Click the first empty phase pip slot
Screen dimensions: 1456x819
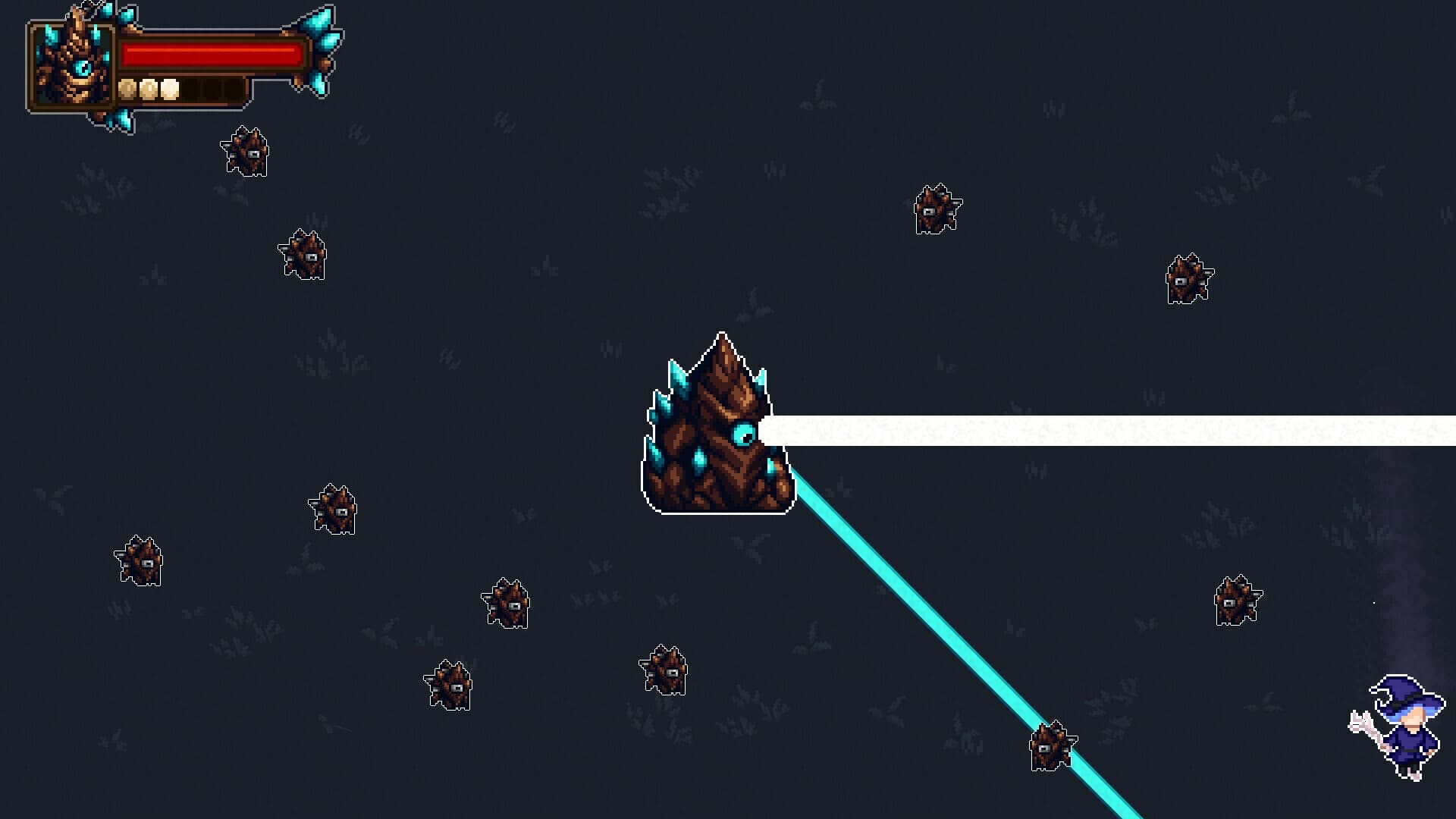click(191, 89)
